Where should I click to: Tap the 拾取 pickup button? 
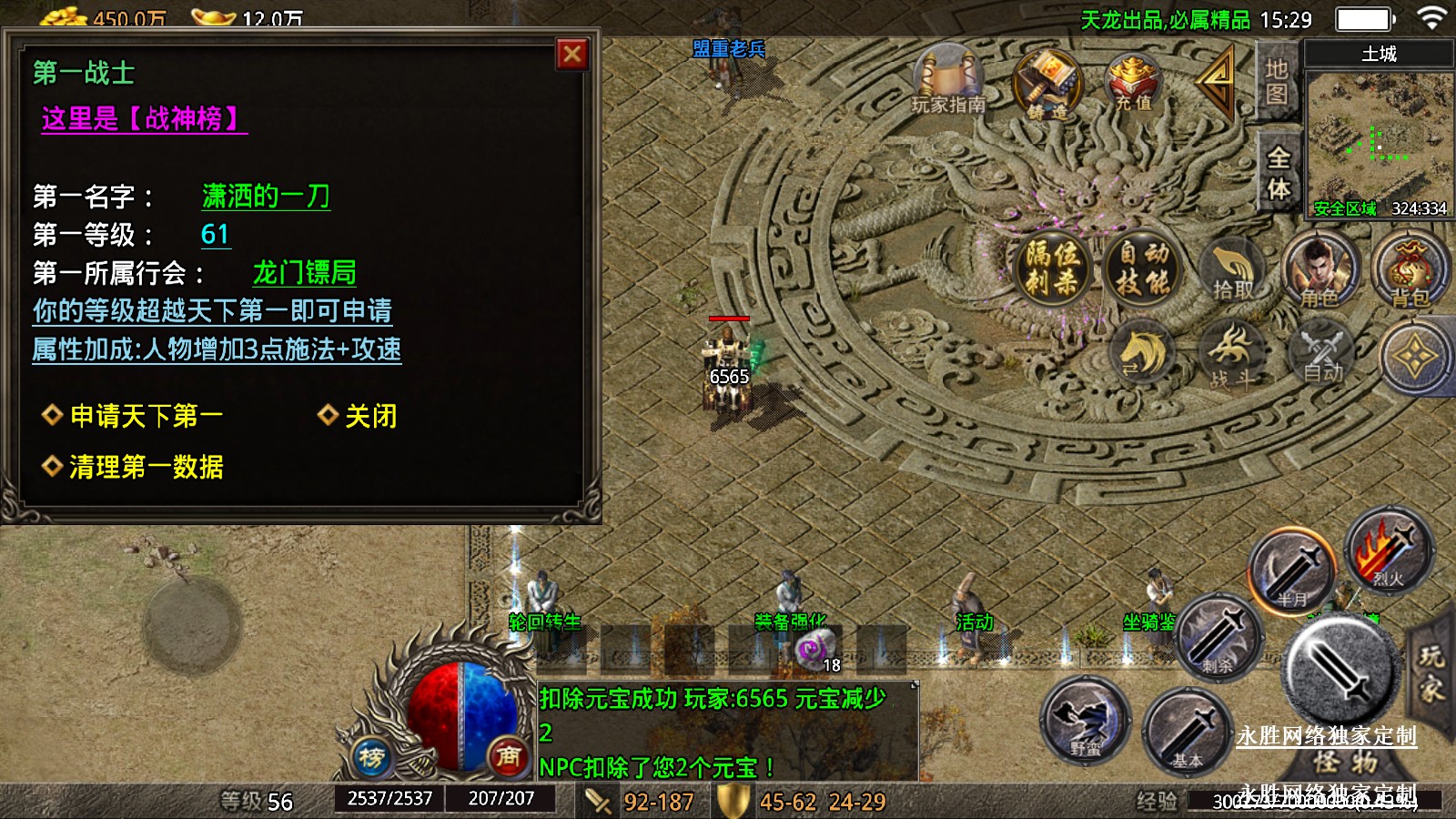(1232, 269)
